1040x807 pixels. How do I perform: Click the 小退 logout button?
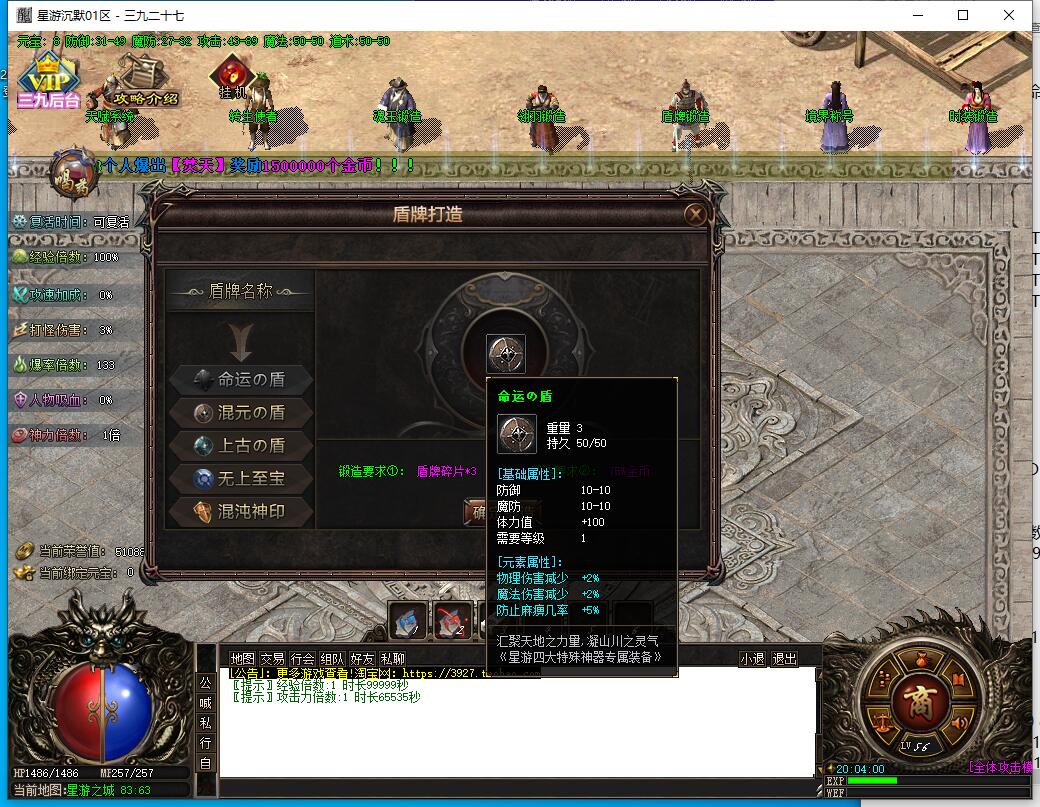coord(752,658)
